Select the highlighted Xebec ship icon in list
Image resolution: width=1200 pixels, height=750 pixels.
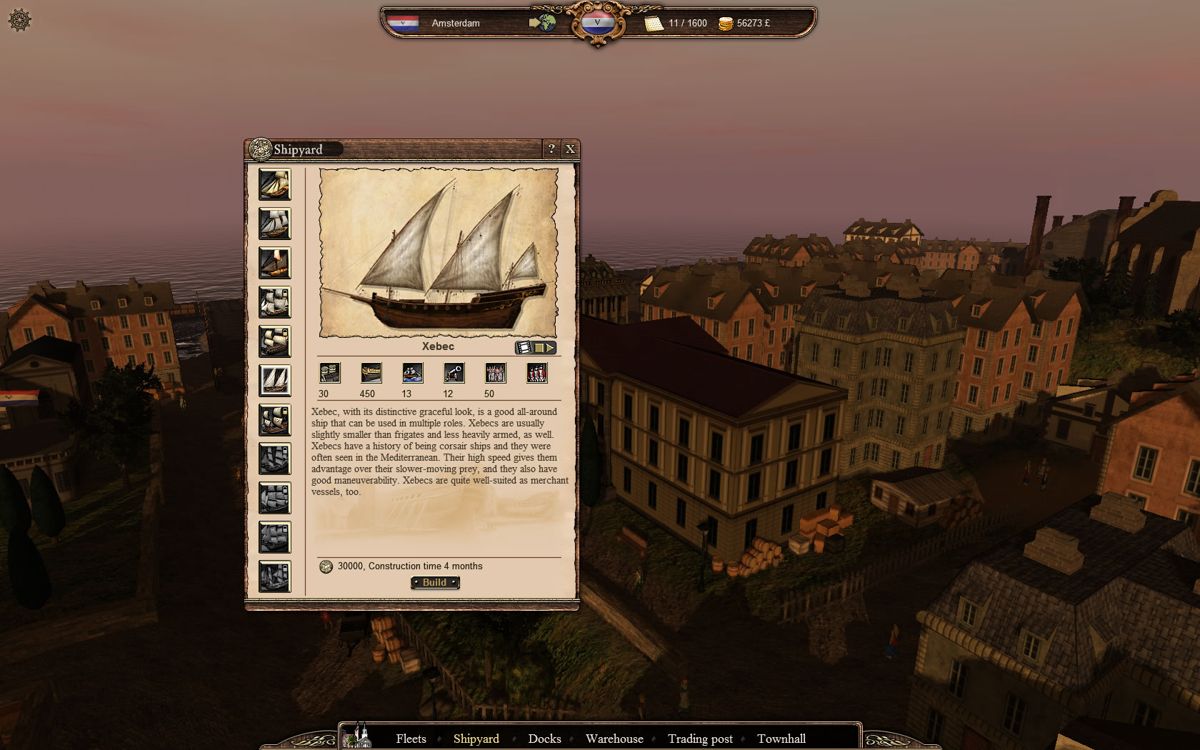[x=274, y=380]
